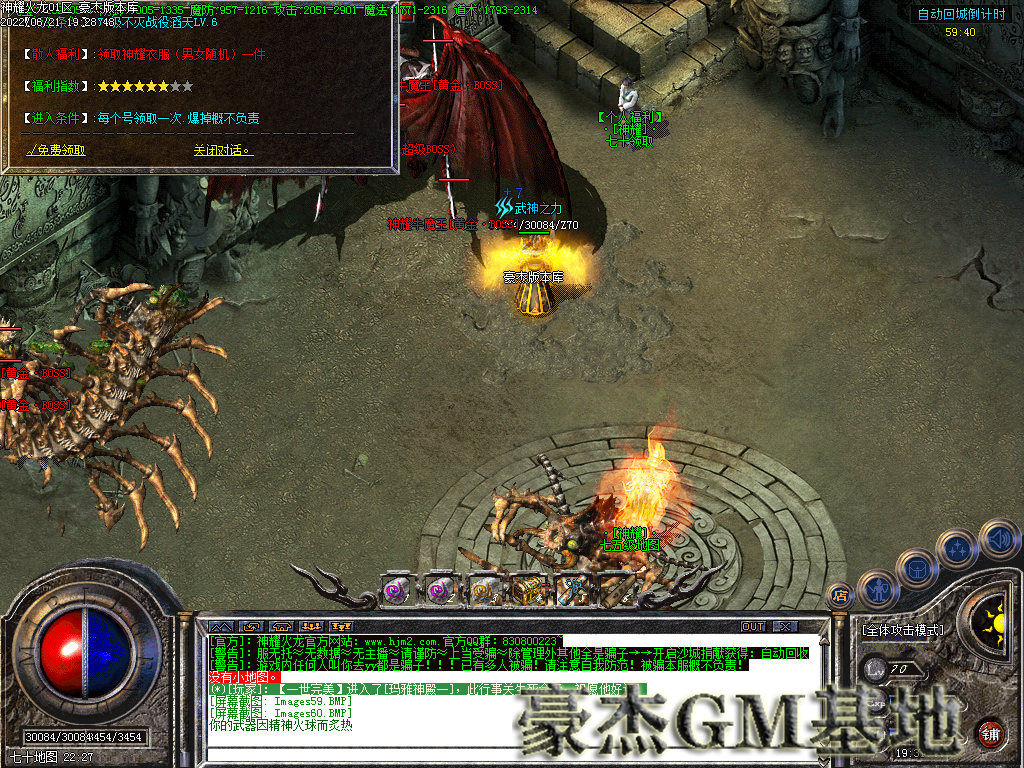Close the NPC dialog via 关闭对话
The width and height of the screenshot is (1024, 768).
[222, 151]
